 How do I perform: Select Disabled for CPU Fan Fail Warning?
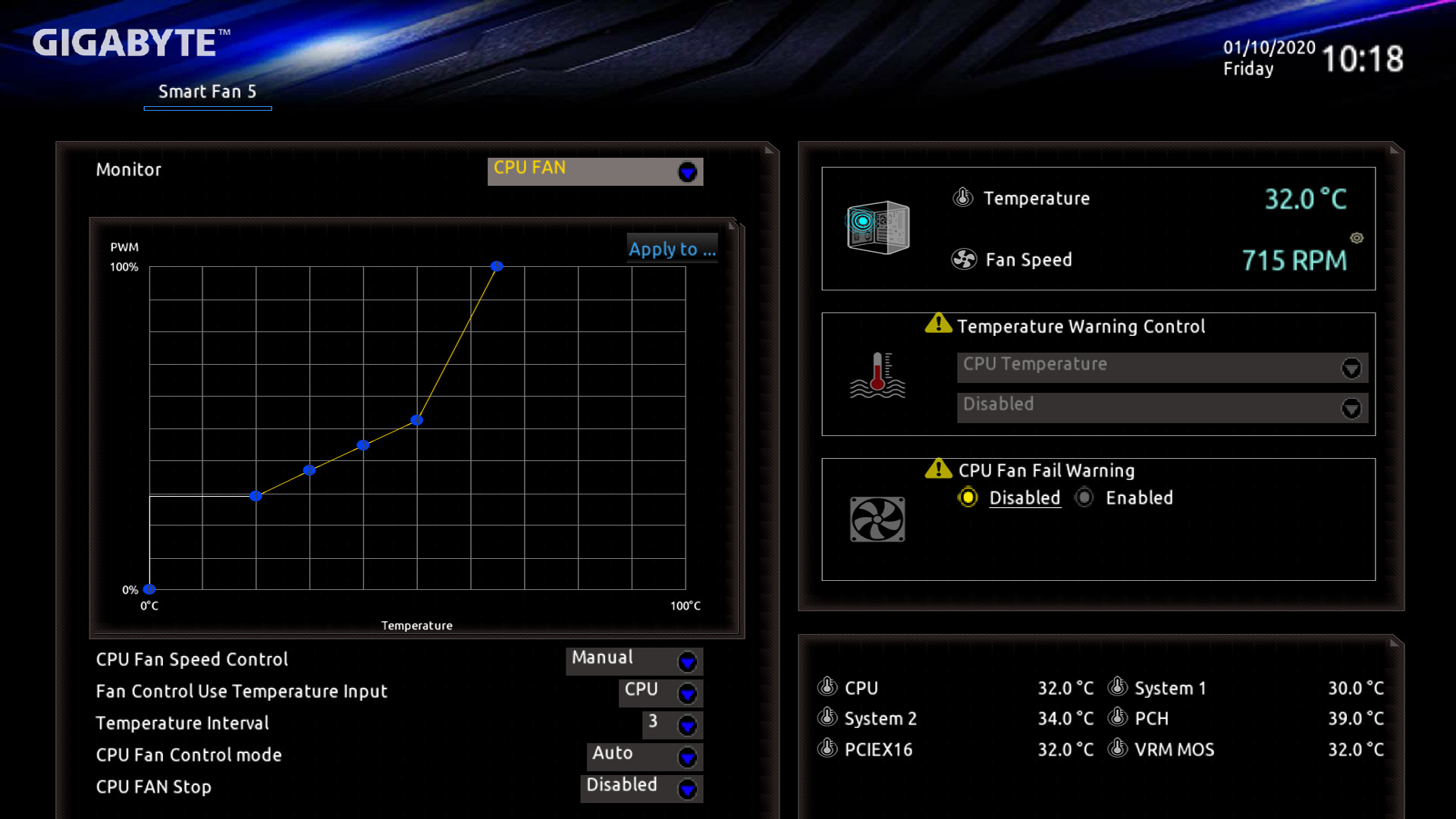tap(968, 497)
